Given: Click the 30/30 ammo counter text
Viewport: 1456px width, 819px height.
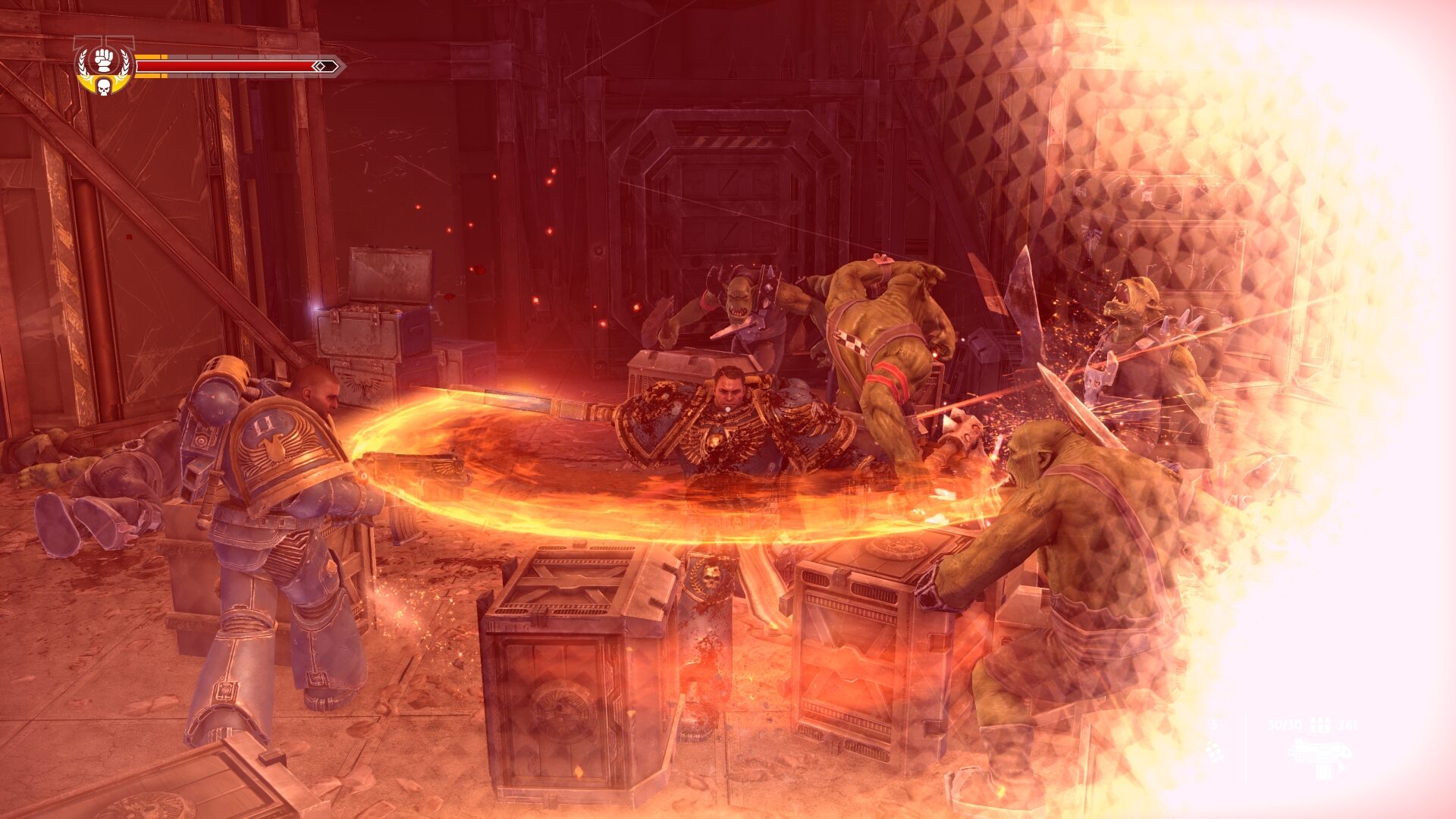Looking at the screenshot, I should pyautogui.click(x=1284, y=724).
